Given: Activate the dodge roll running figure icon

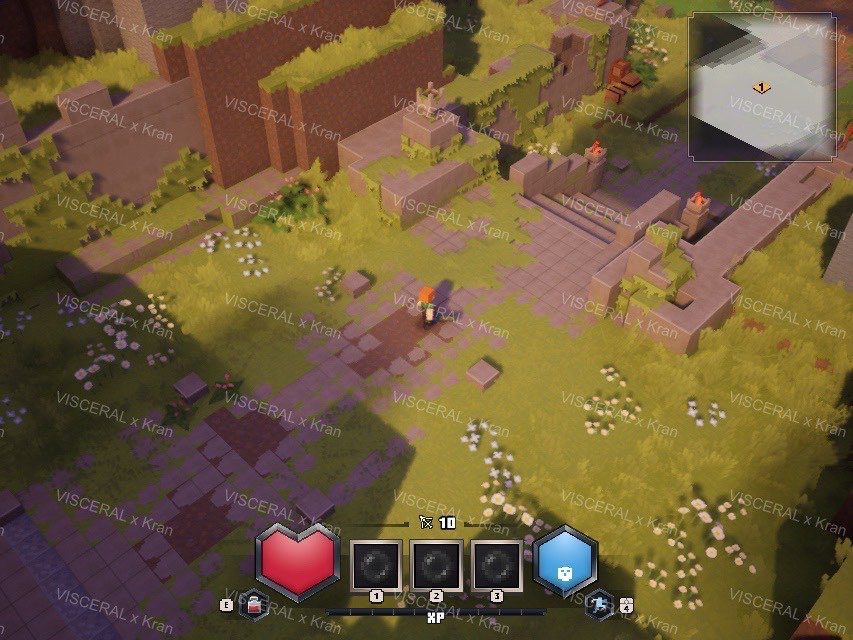Looking at the screenshot, I should [x=599, y=604].
